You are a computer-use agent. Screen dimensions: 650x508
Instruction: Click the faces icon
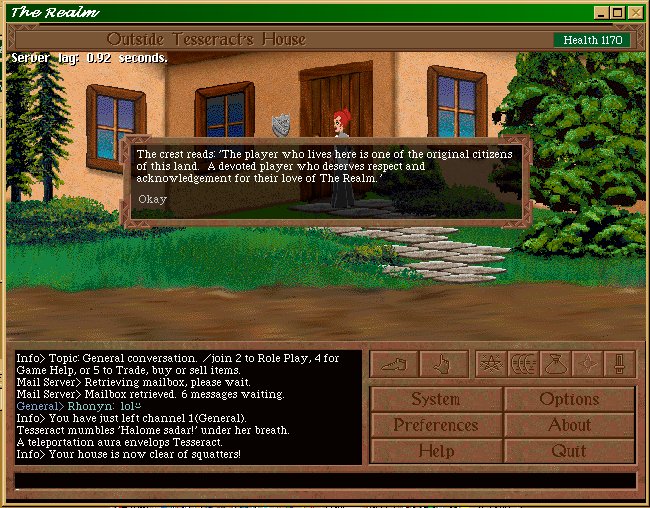[x=522, y=364]
